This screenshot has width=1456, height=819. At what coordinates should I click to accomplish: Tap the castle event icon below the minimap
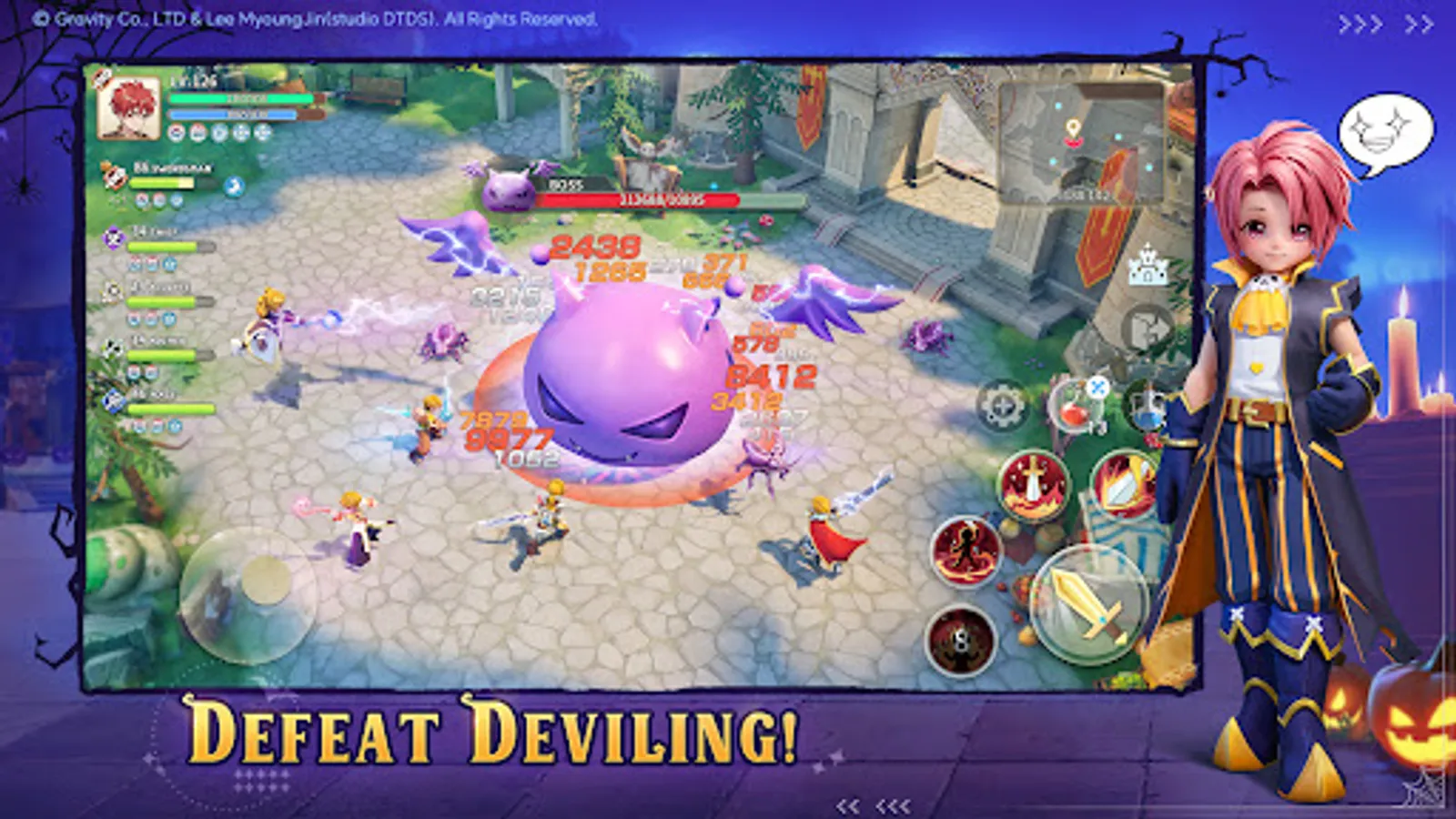coord(1147,268)
